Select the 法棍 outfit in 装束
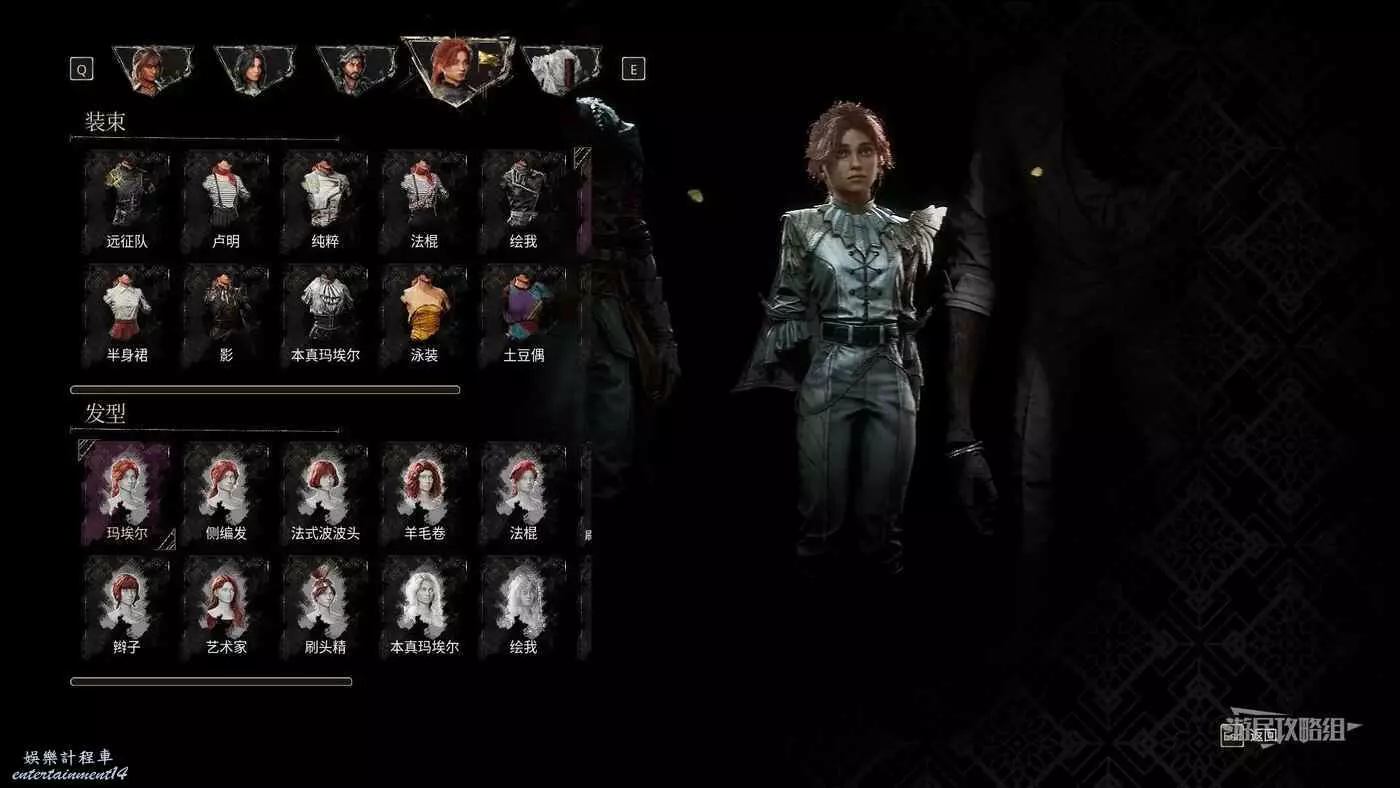Viewport: 1400px width, 788px height. tap(424, 201)
